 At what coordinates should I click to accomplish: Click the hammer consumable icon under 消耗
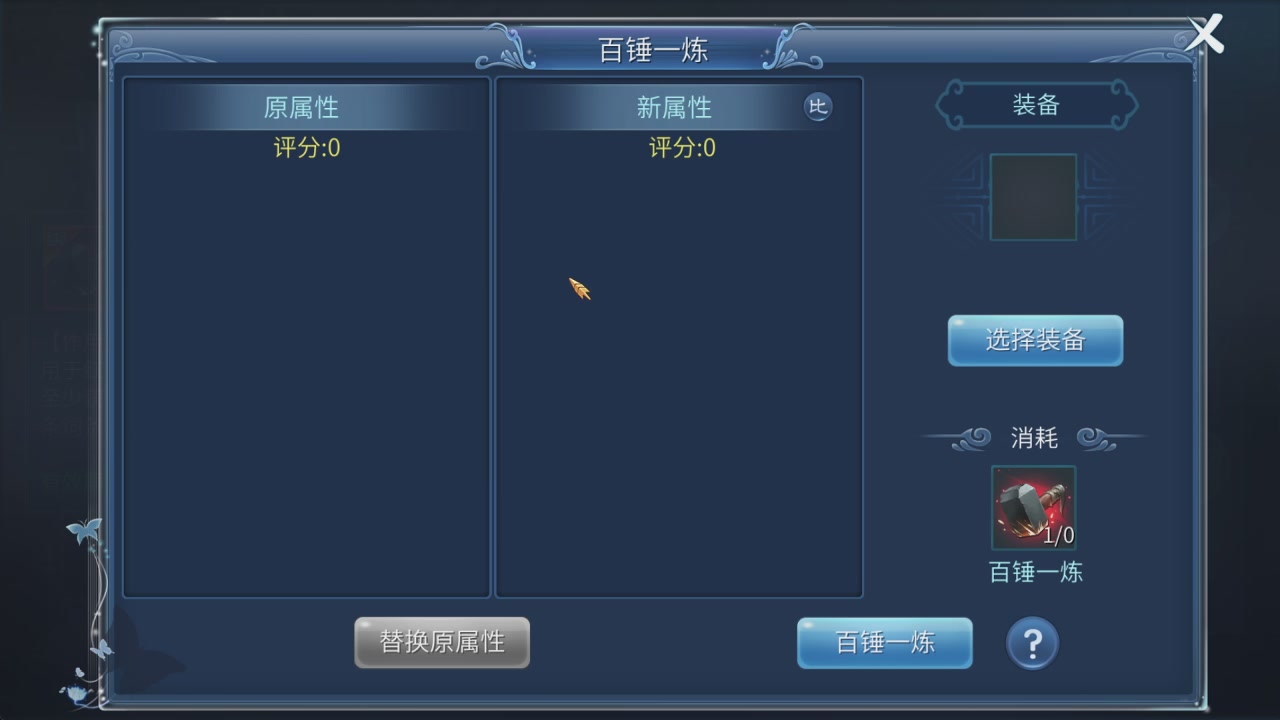coord(1033,507)
